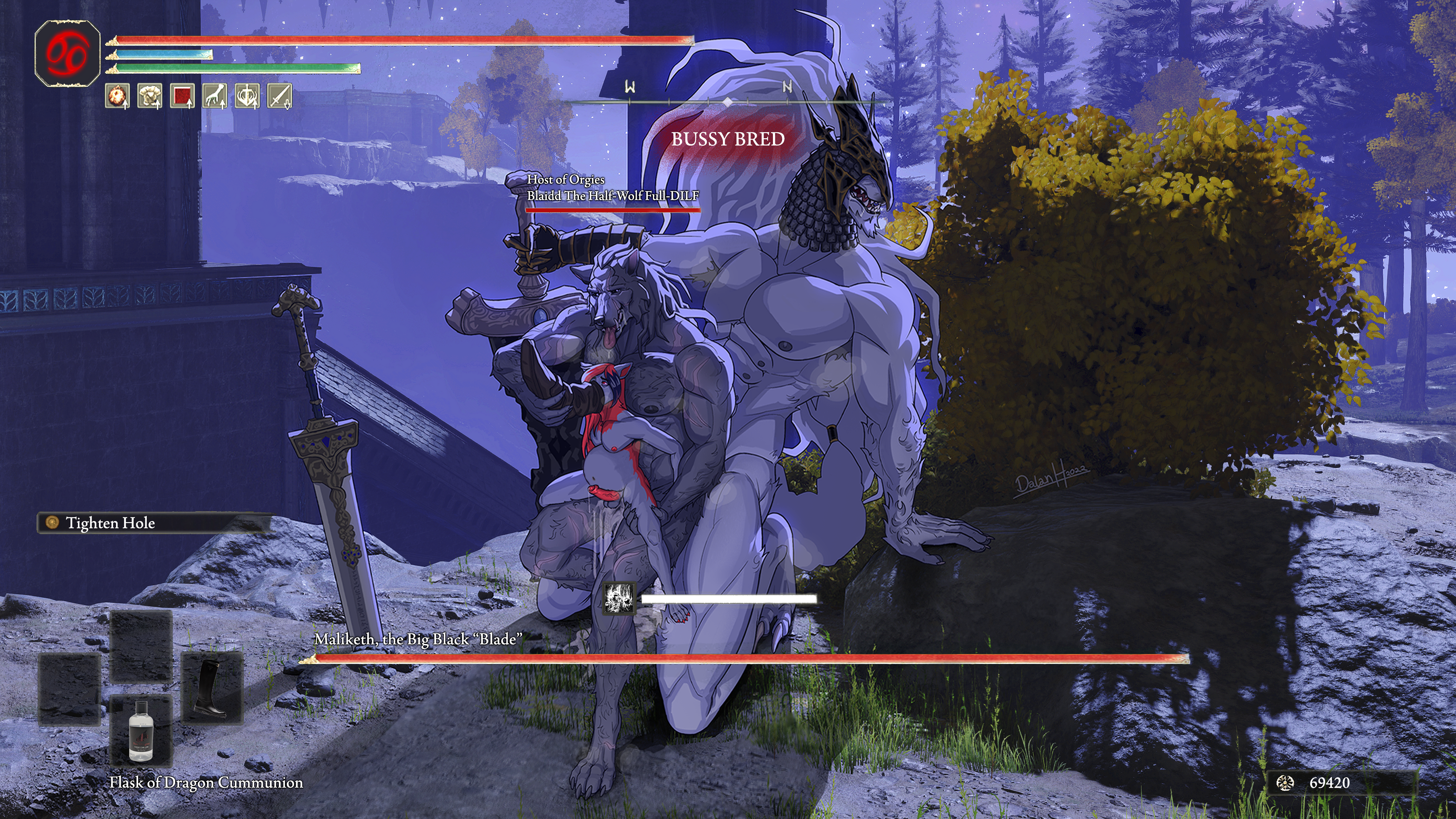Viewport: 1456px width, 819px height.
Task: Choose the black boot equipment slot
Action: click(x=212, y=687)
